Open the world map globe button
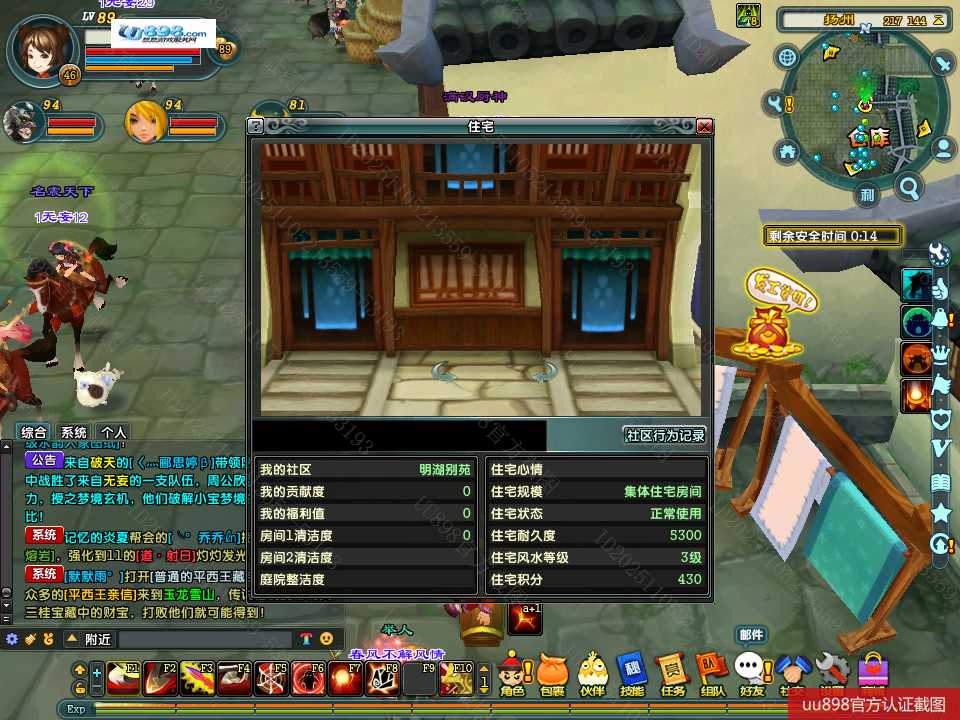This screenshot has height=720, width=960. point(788,57)
